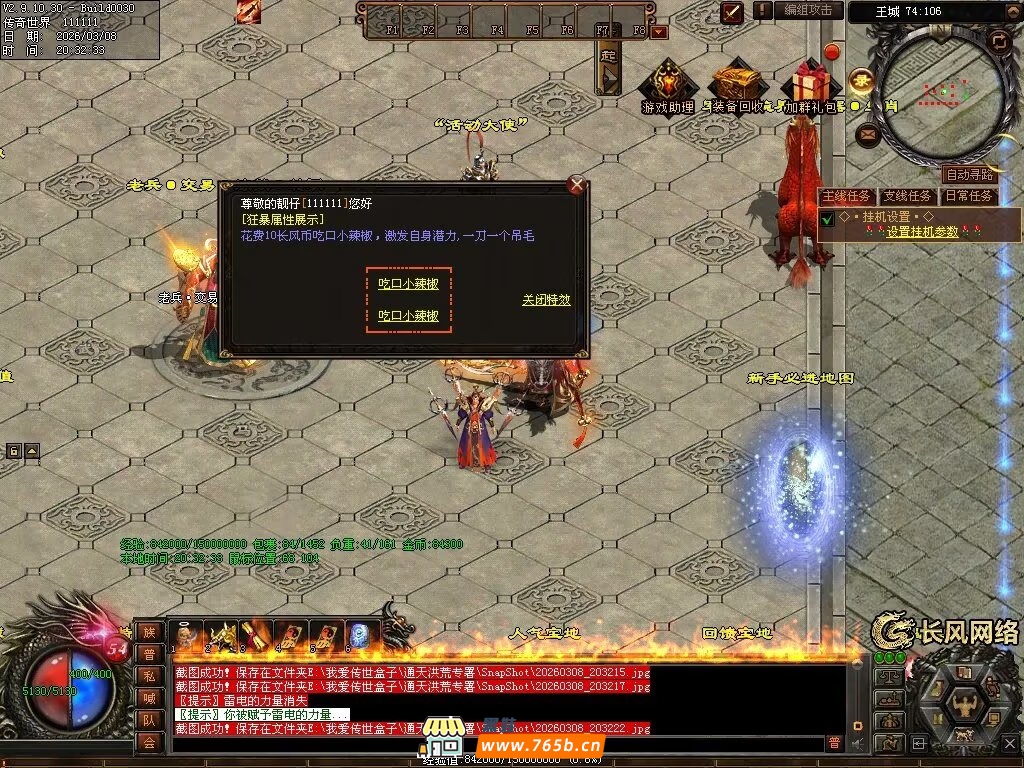Open the character figure in the hexagon menu

pos(966,704)
